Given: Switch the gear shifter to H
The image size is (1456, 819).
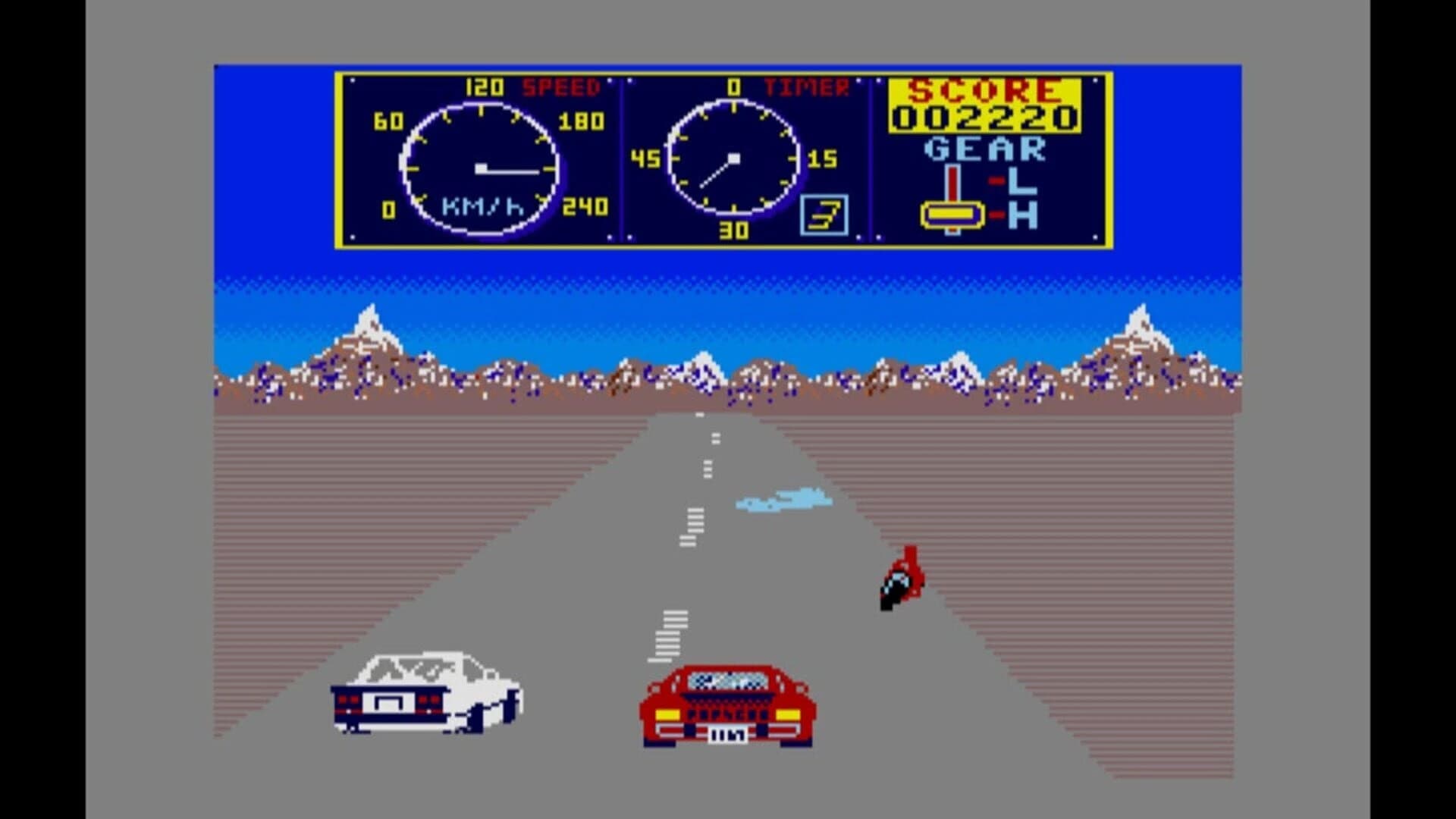Looking at the screenshot, I should 1008,215.
